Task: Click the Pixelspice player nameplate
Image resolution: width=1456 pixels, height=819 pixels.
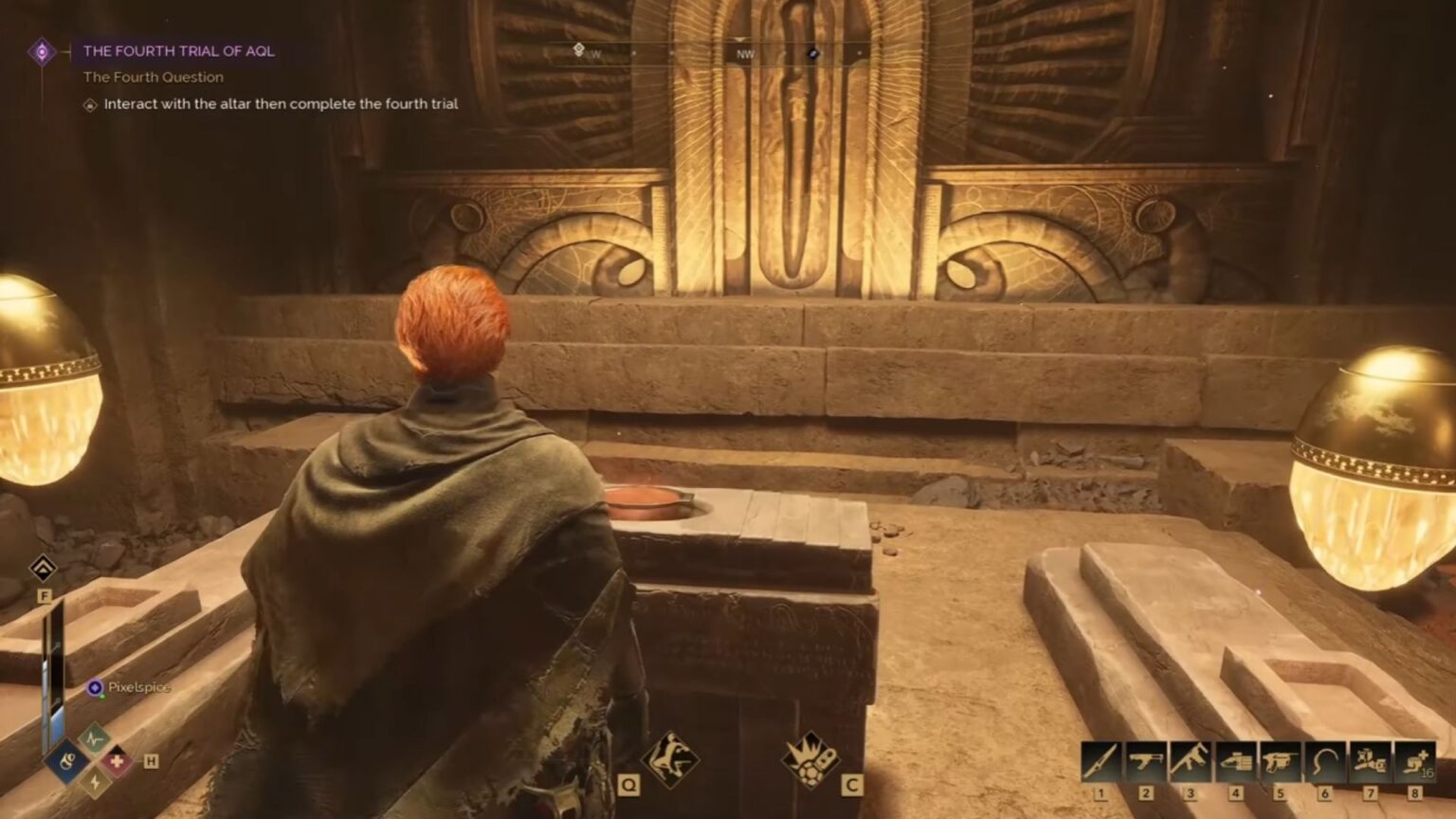Action: click(x=137, y=687)
